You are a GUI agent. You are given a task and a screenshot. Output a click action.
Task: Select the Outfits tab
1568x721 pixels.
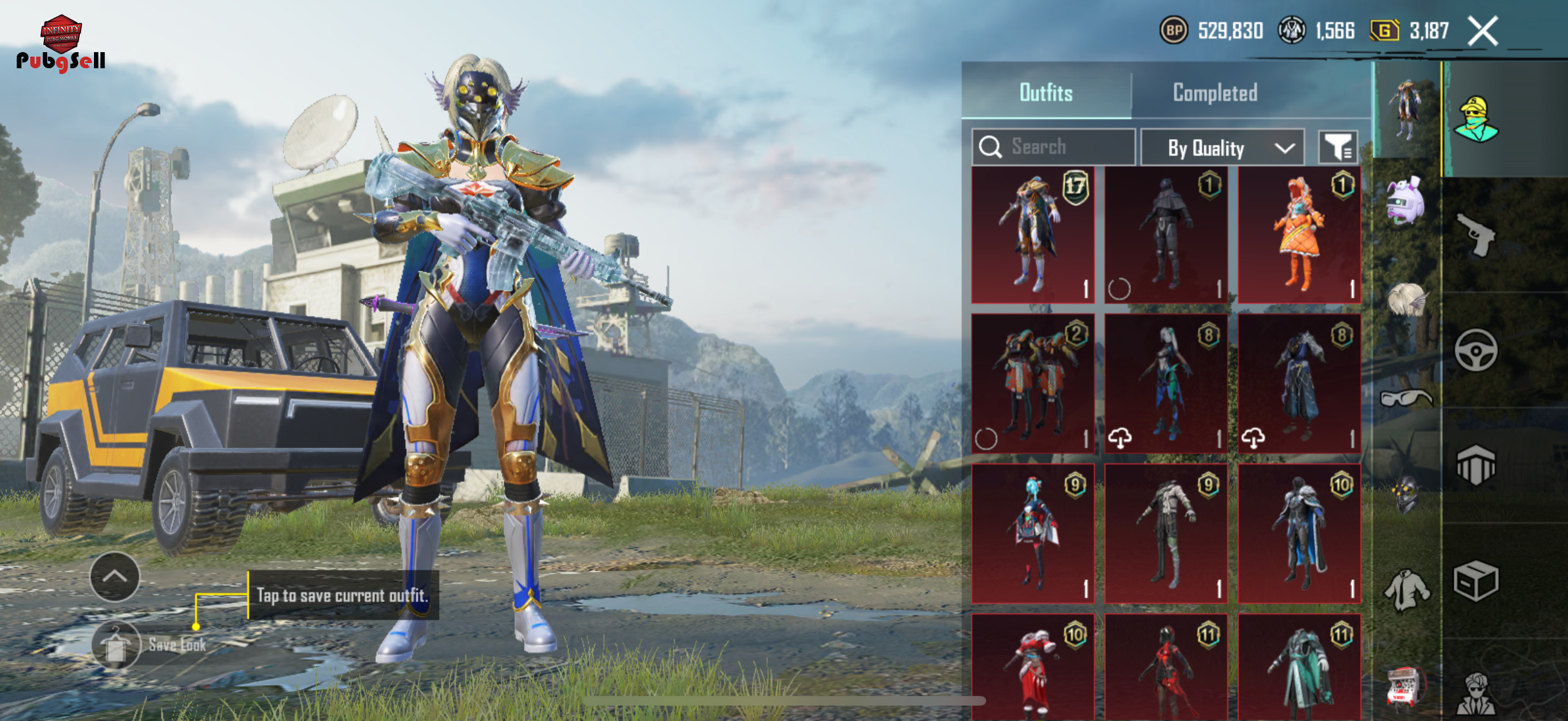(x=1046, y=93)
